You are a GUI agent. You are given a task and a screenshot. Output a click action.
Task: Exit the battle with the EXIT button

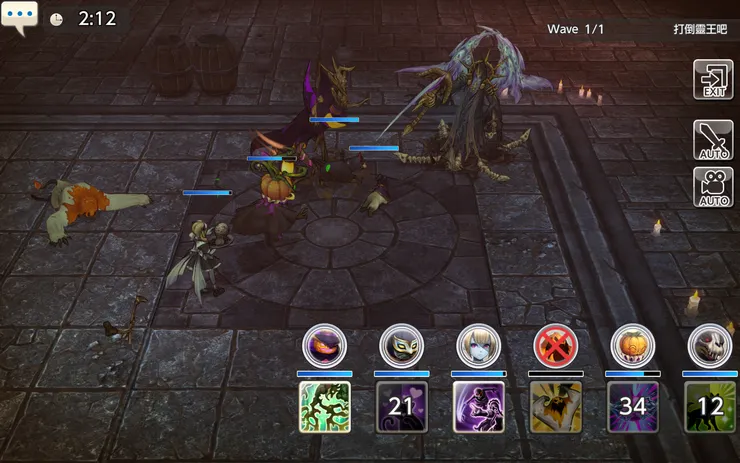[713, 80]
